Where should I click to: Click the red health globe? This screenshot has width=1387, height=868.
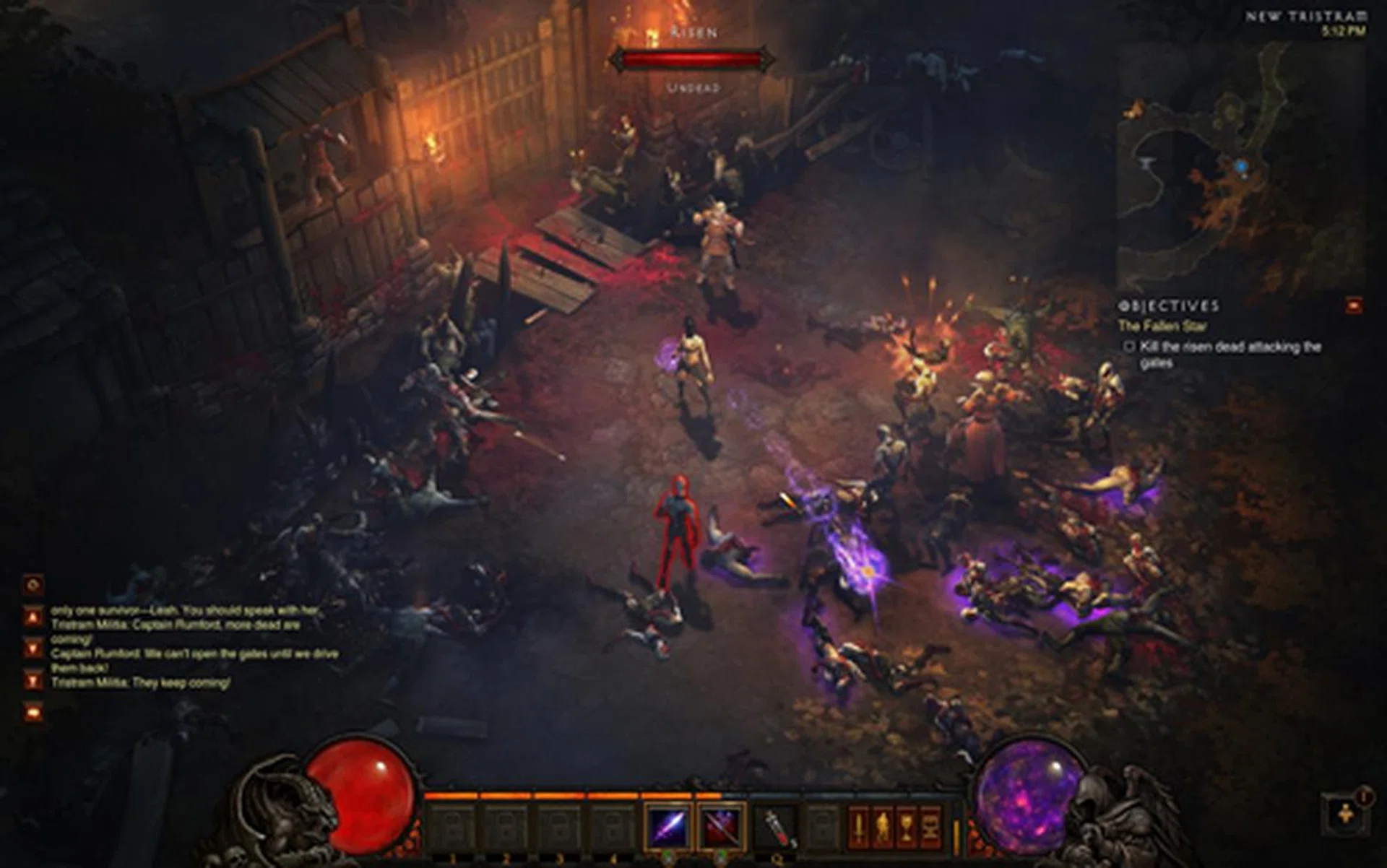pos(361,794)
